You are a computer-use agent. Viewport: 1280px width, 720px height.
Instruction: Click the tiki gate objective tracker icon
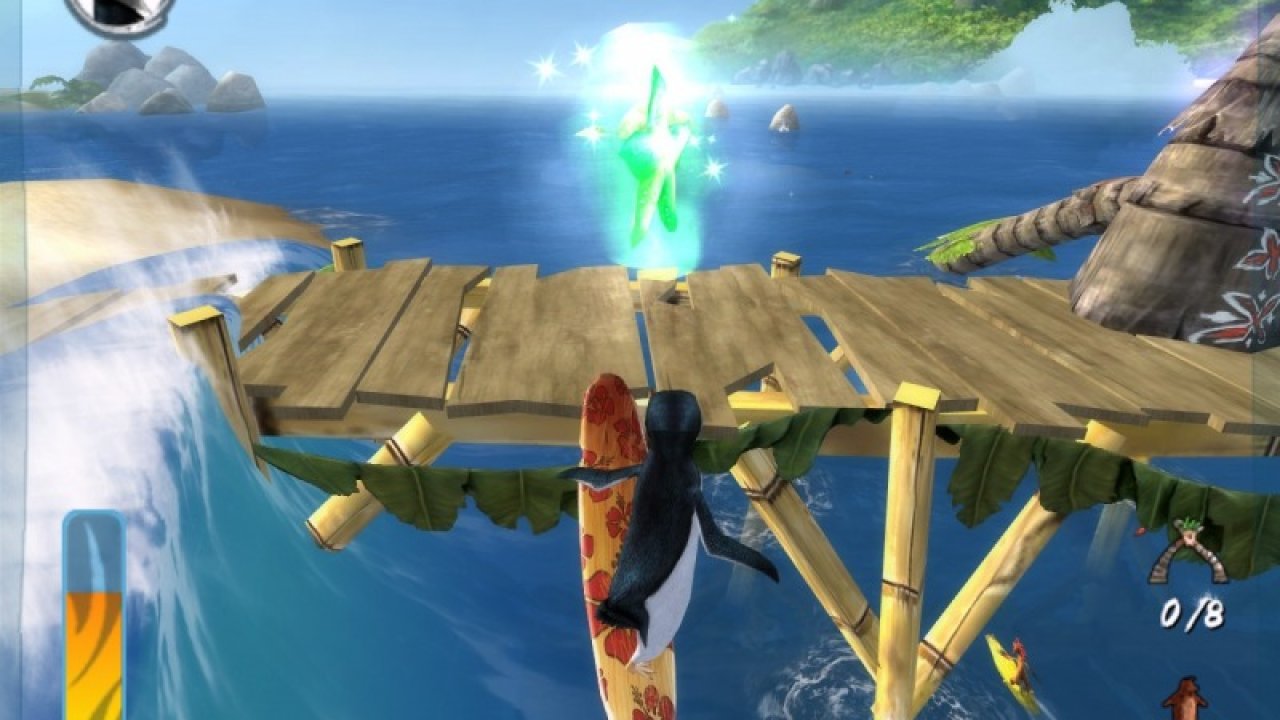(1187, 553)
